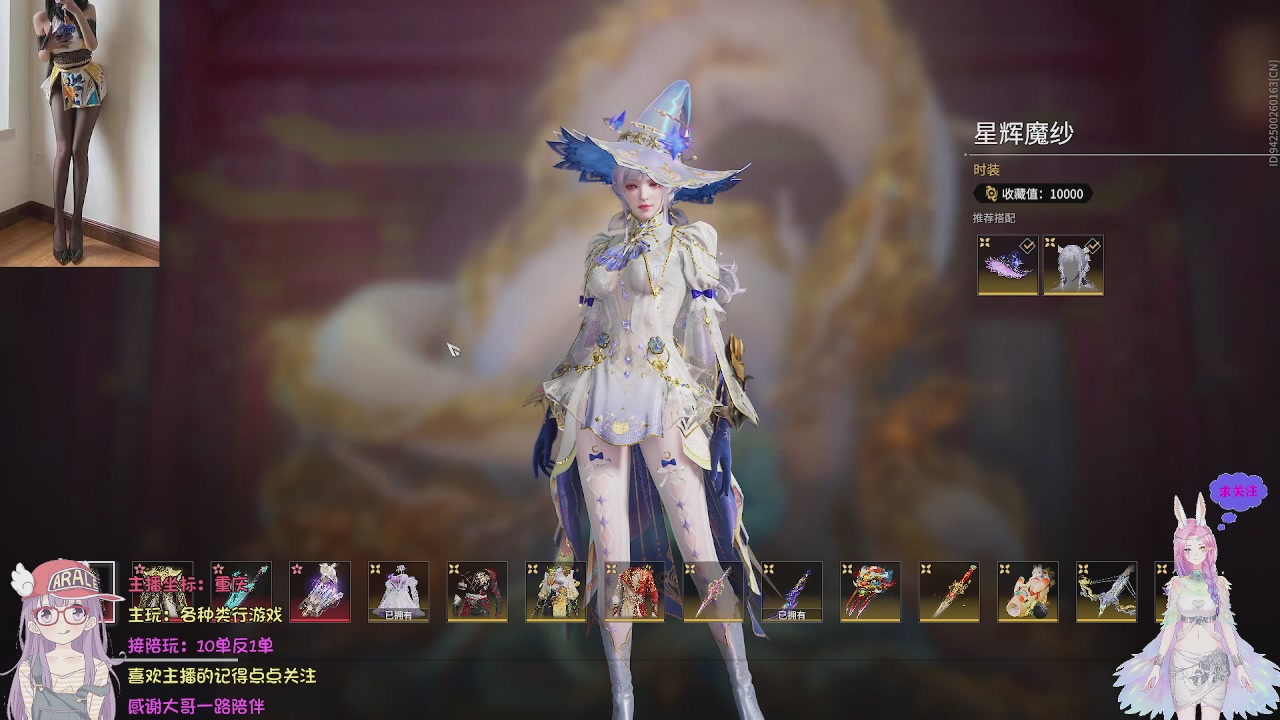Choose the cream and gold figure slot
This screenshot has width=1280, height=720.
point(1028,591)
